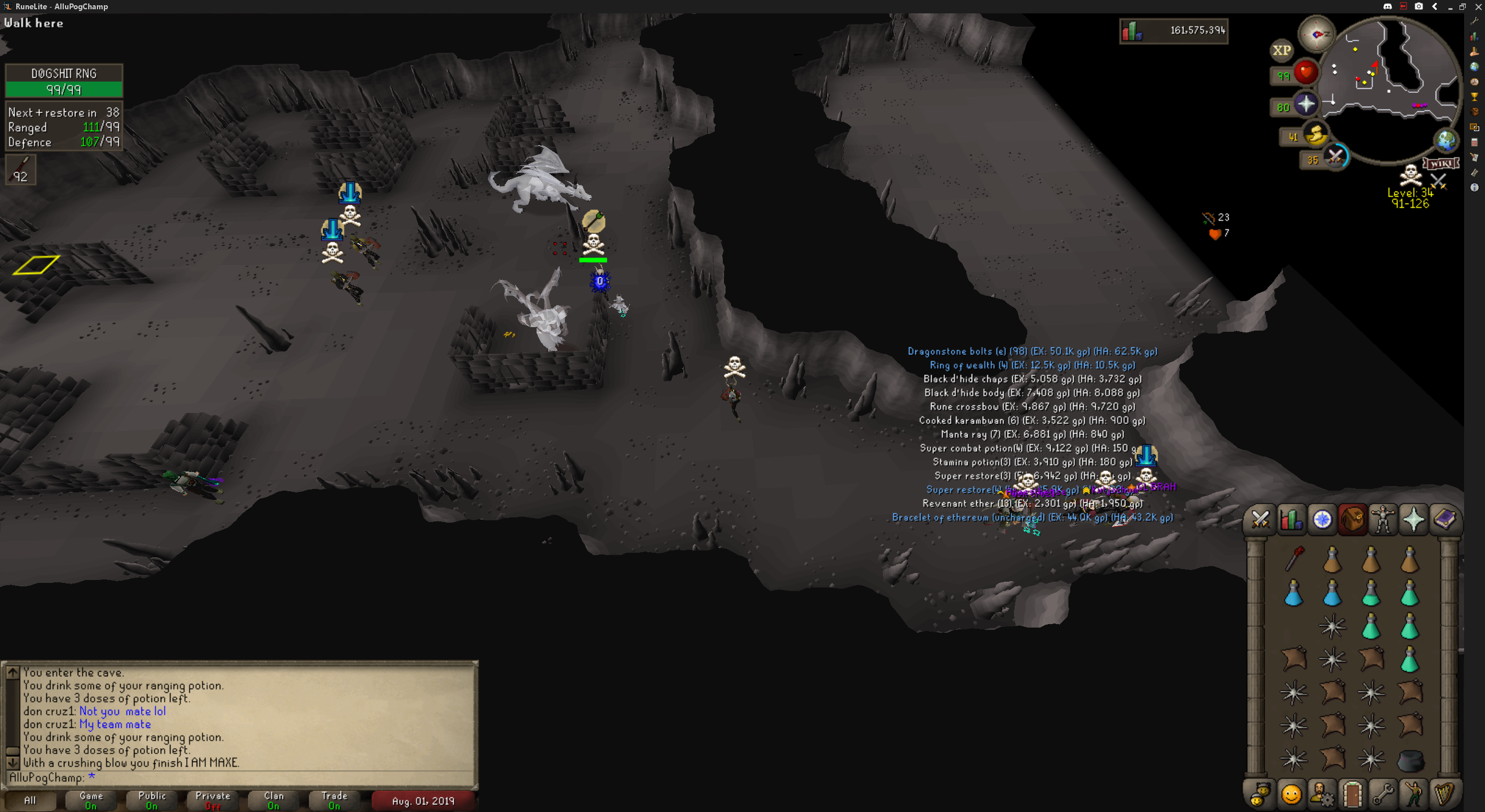Image resolution: width=1485 pixels, height=812 pixels.
Task: Show the Worn Equipment tab
Action: (1383, 519)
